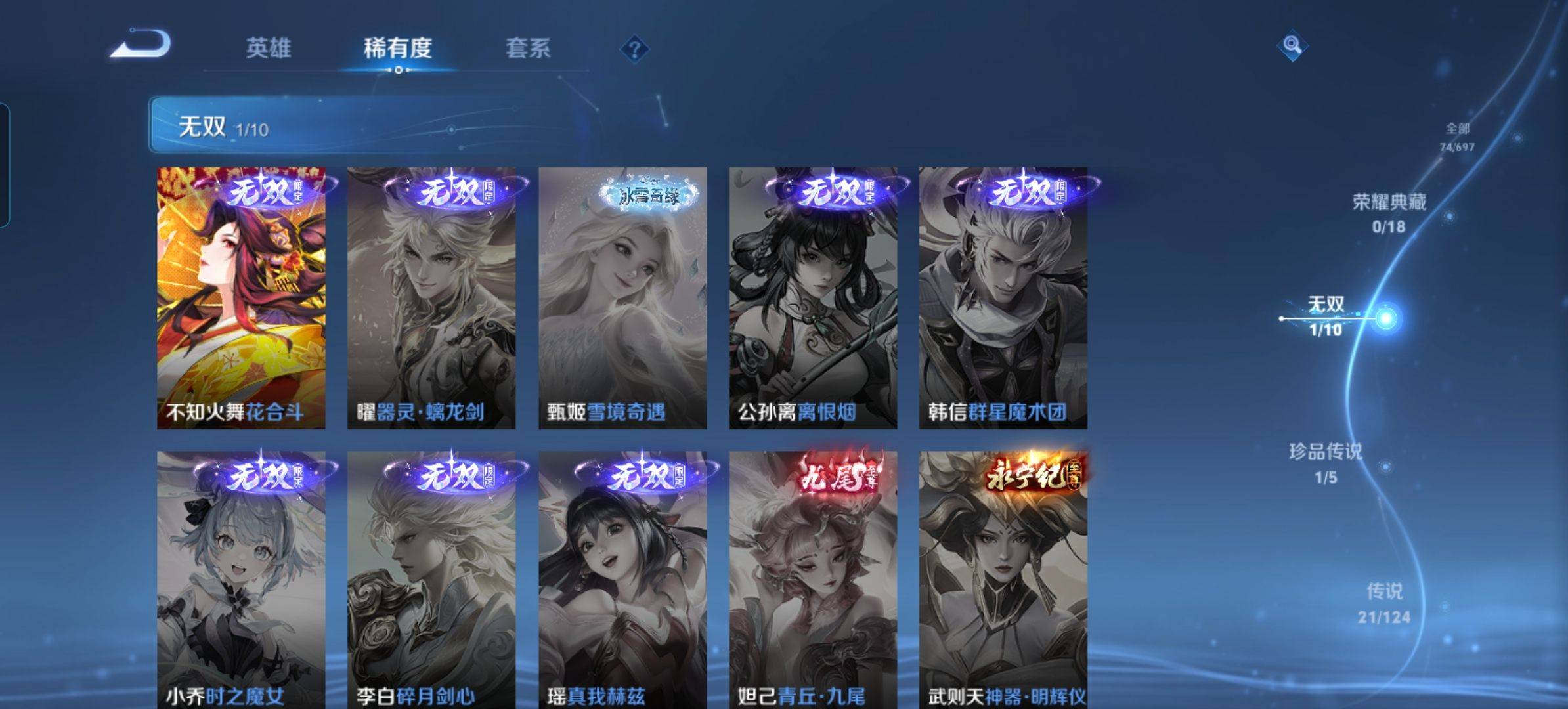The image size is (1568, 709).
Task: Open the 甄姬 雪境奇遇 skin card
Action: tap(622, 298)
